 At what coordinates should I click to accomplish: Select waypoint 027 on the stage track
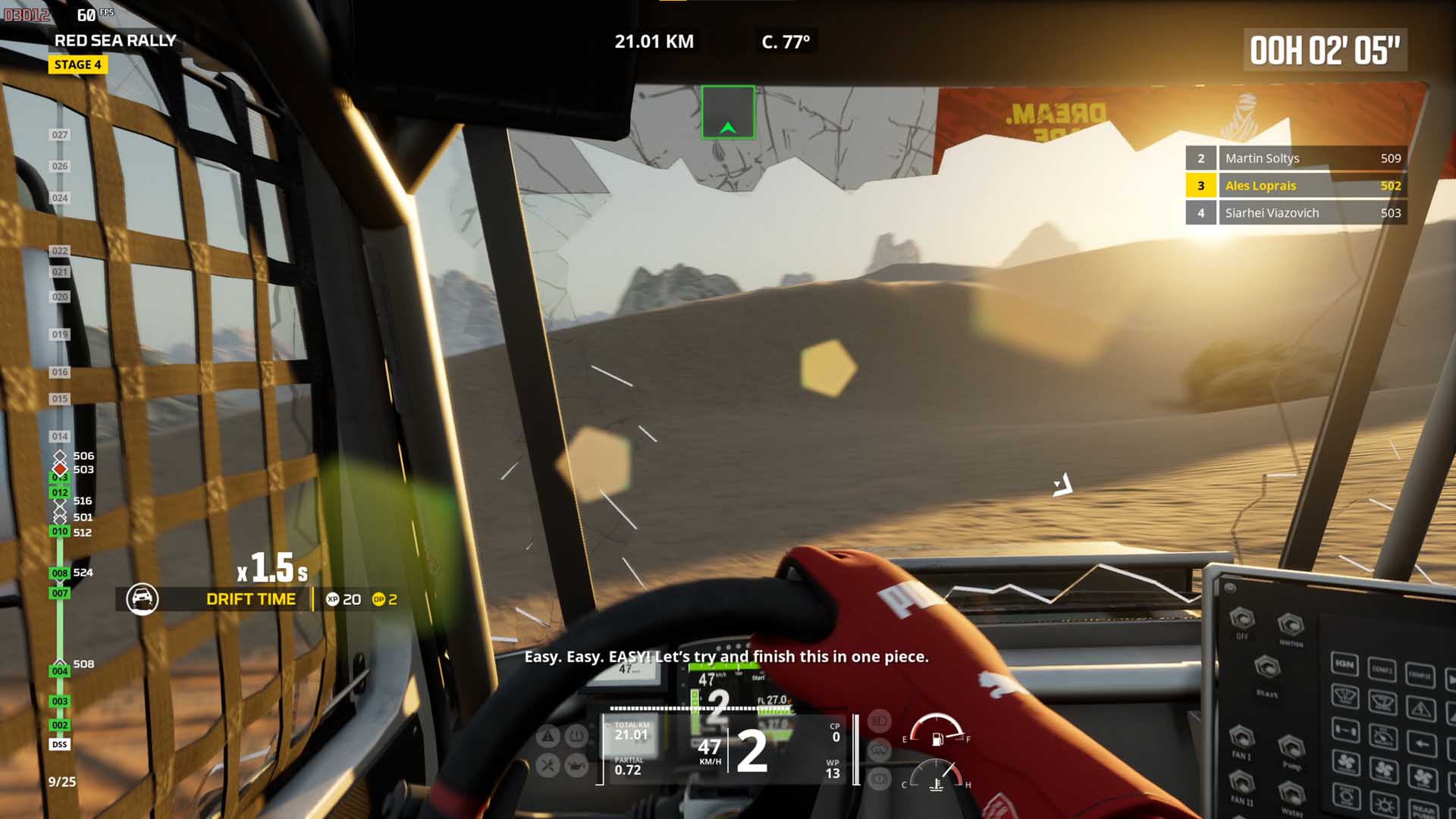coord(59,135)
